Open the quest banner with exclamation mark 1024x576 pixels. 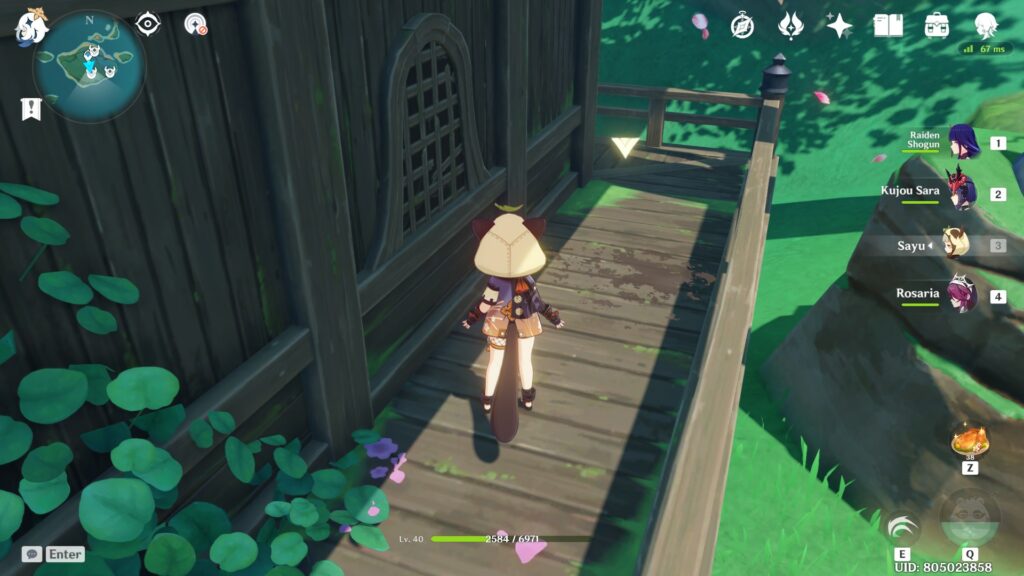point(31,109)
